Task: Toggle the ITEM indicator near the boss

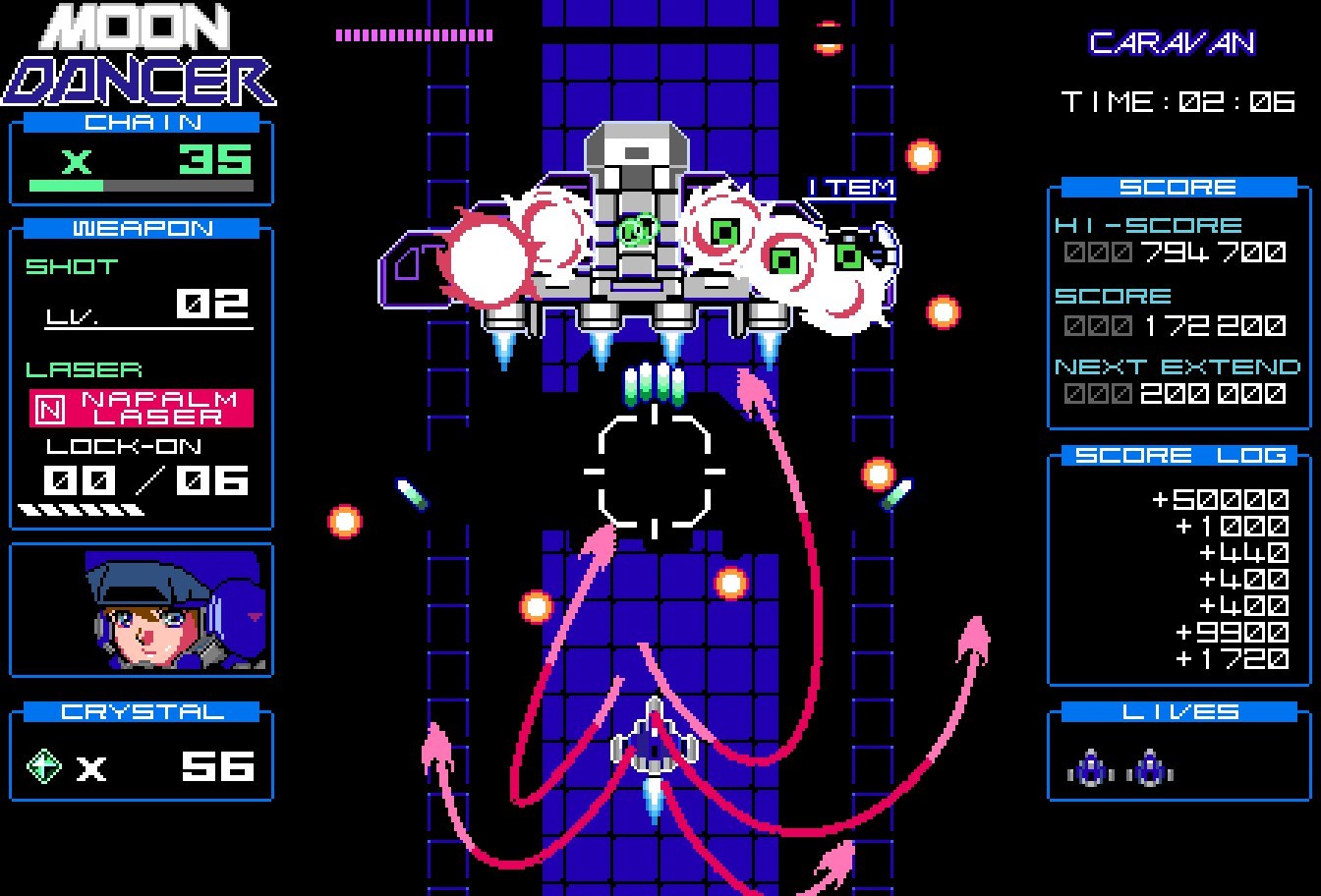Action: coord(851,186)
